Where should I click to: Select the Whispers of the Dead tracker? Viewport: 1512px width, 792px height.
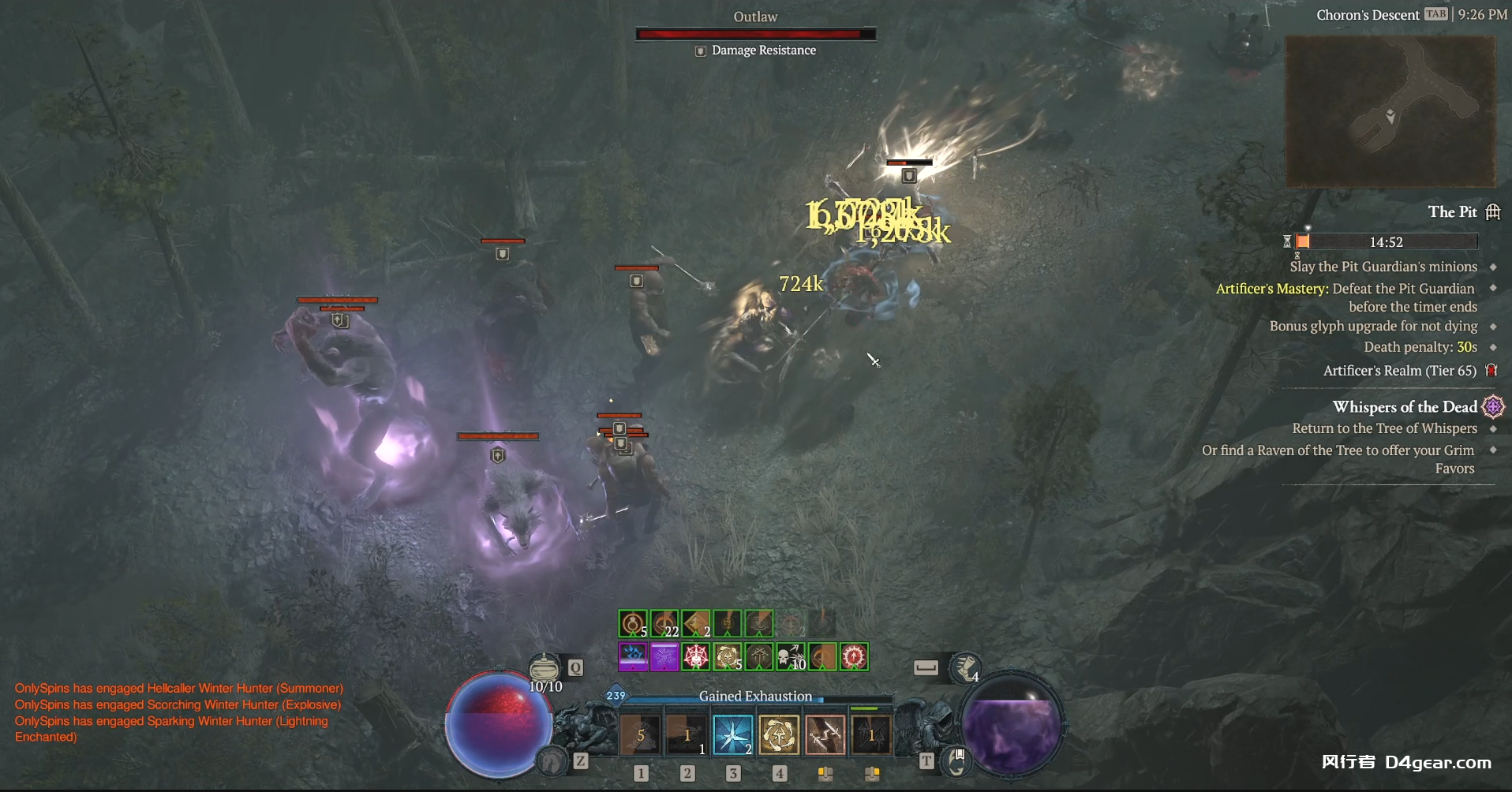pyautogui.click(x=1405, y=407)
